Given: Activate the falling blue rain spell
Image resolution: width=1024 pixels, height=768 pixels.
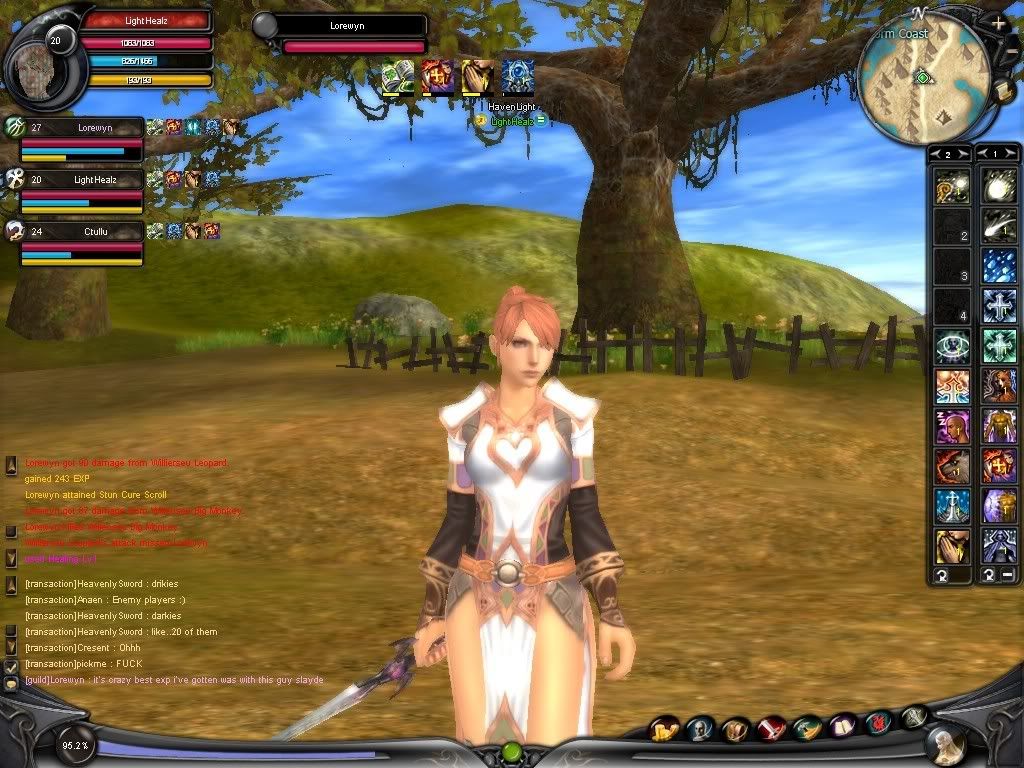Looking at the screenshot, I should click(x=998, y=266).
